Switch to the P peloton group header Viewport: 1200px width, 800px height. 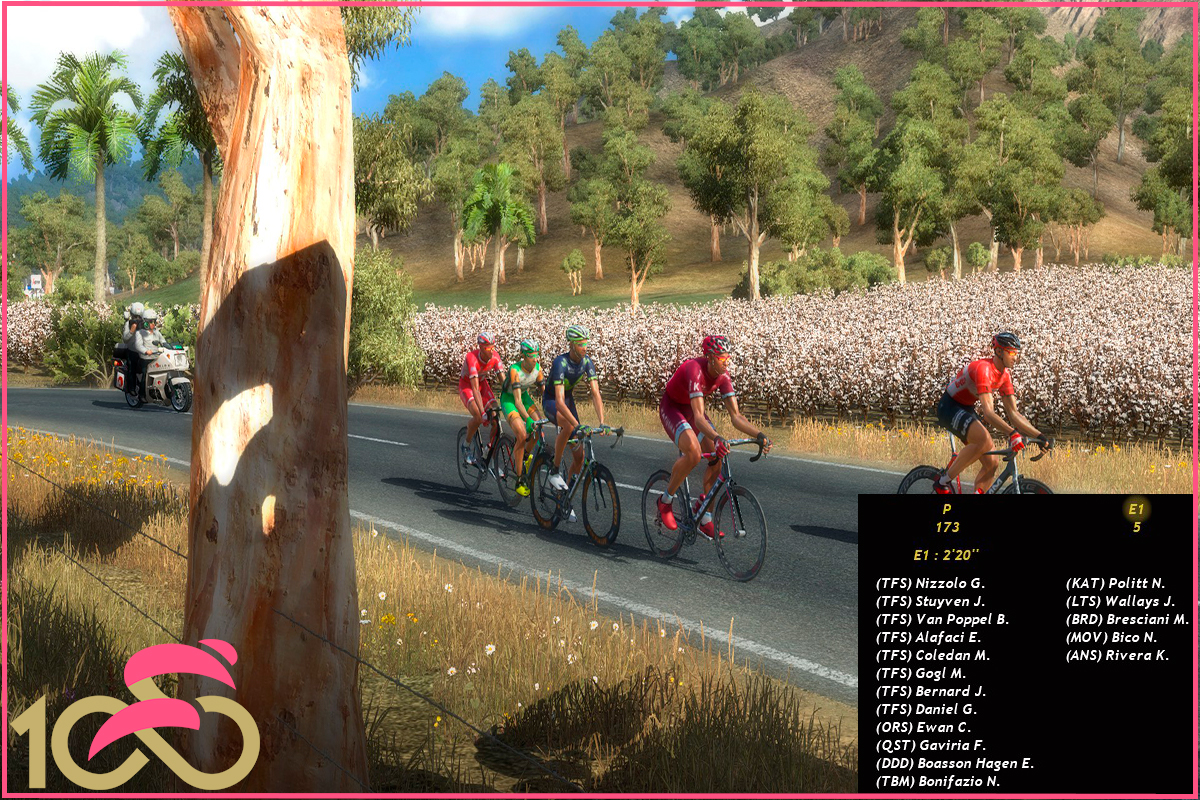pos(946,518)
